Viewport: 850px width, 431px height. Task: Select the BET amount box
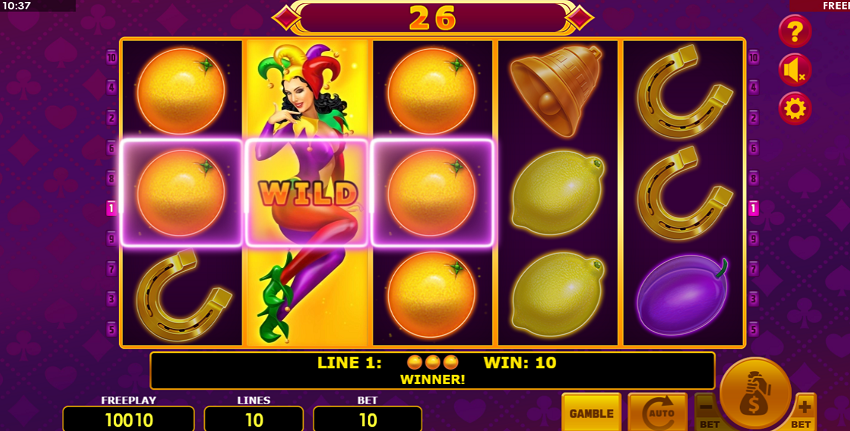coord(367,419)
